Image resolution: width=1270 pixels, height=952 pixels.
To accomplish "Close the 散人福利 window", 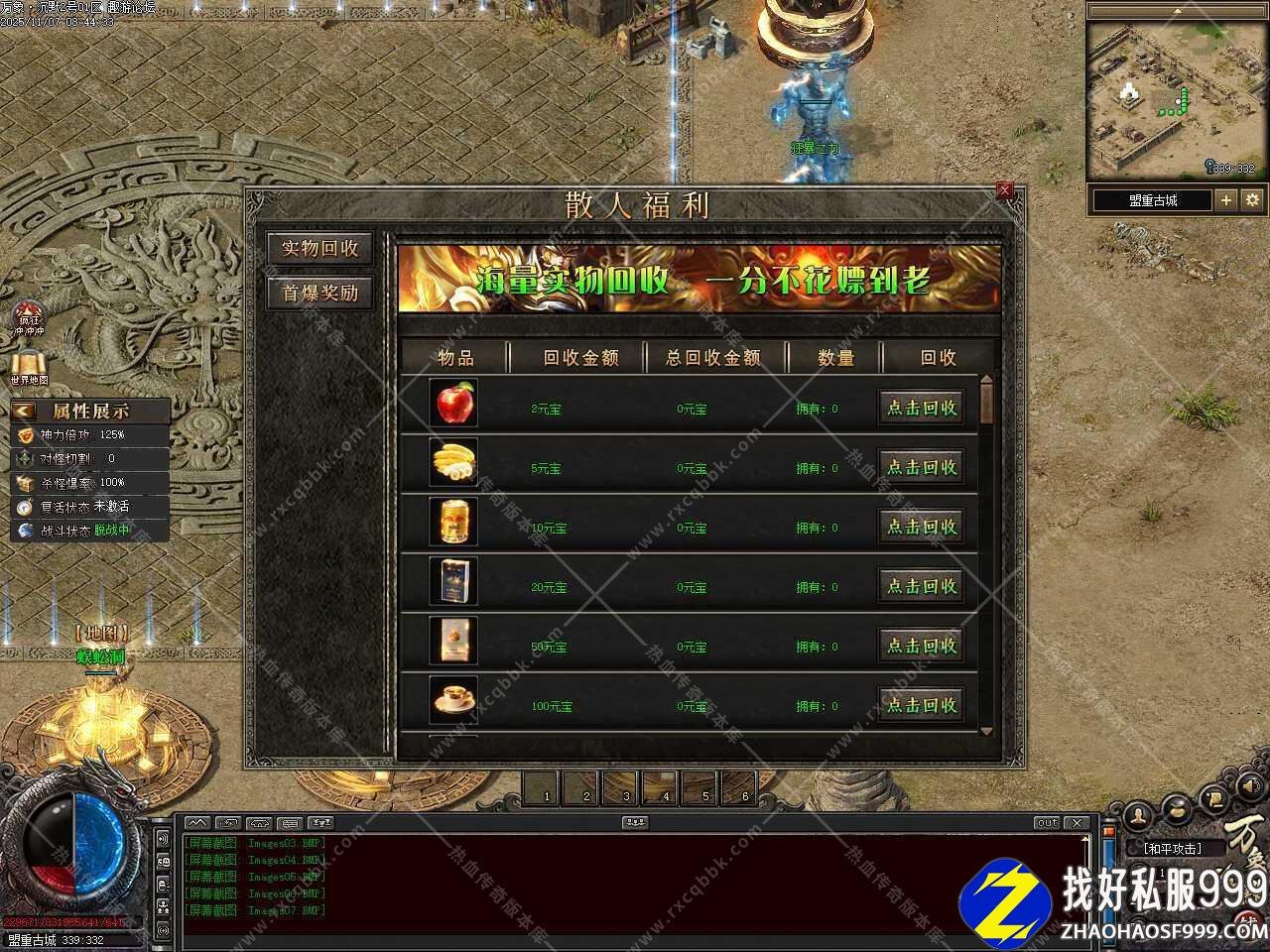I will (1004, 190).
